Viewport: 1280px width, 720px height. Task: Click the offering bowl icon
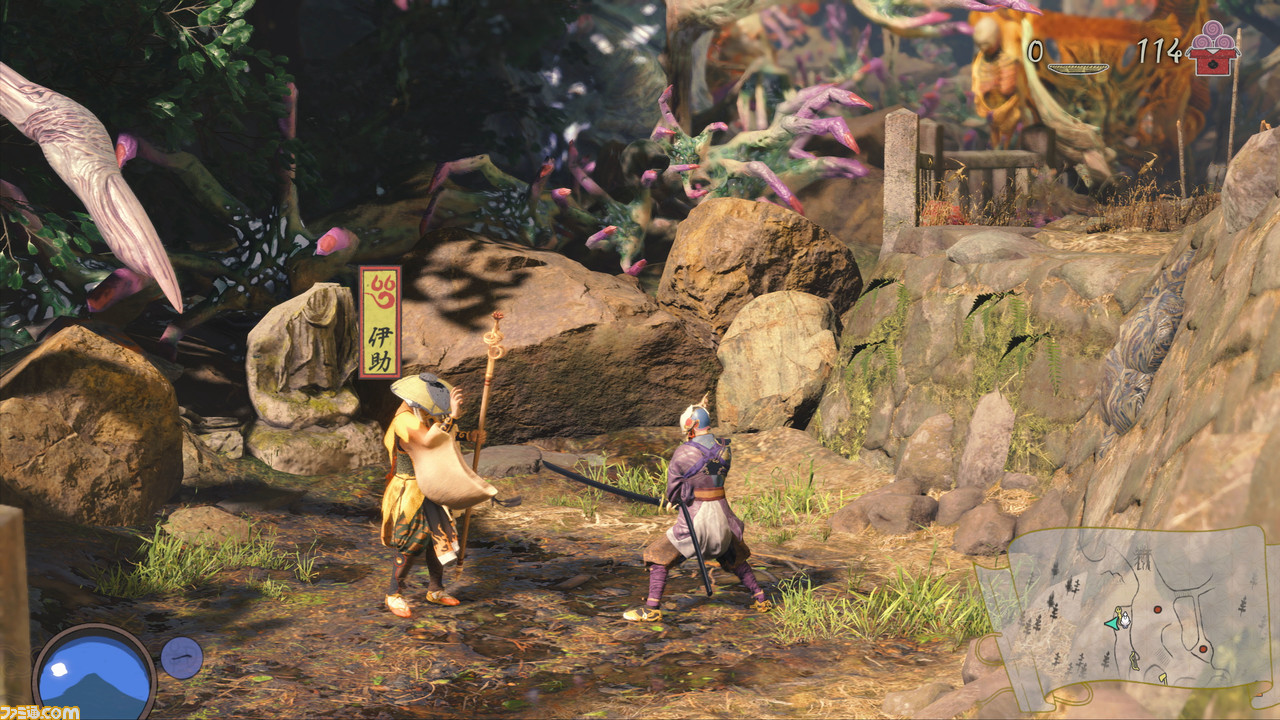coord(1078,68)
